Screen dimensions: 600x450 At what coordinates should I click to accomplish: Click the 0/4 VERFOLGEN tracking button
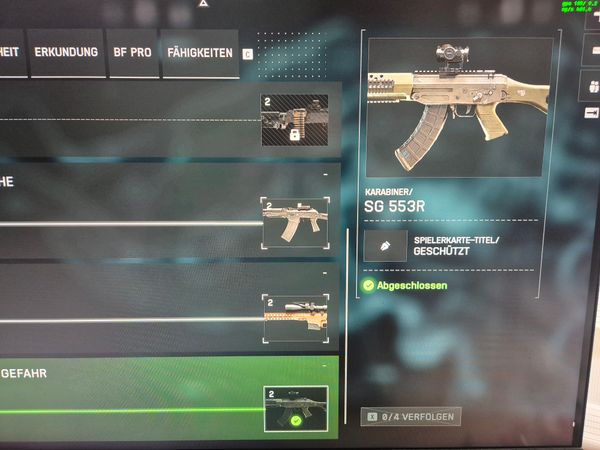pos(411,415)
